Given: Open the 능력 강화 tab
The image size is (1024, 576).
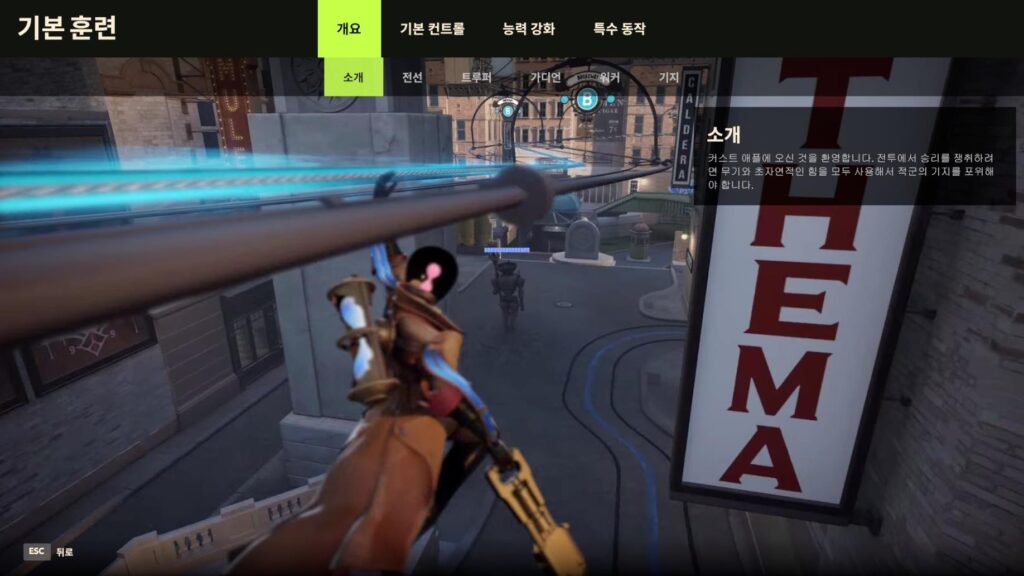Looking at the screenshot, I should click(528, 29).
